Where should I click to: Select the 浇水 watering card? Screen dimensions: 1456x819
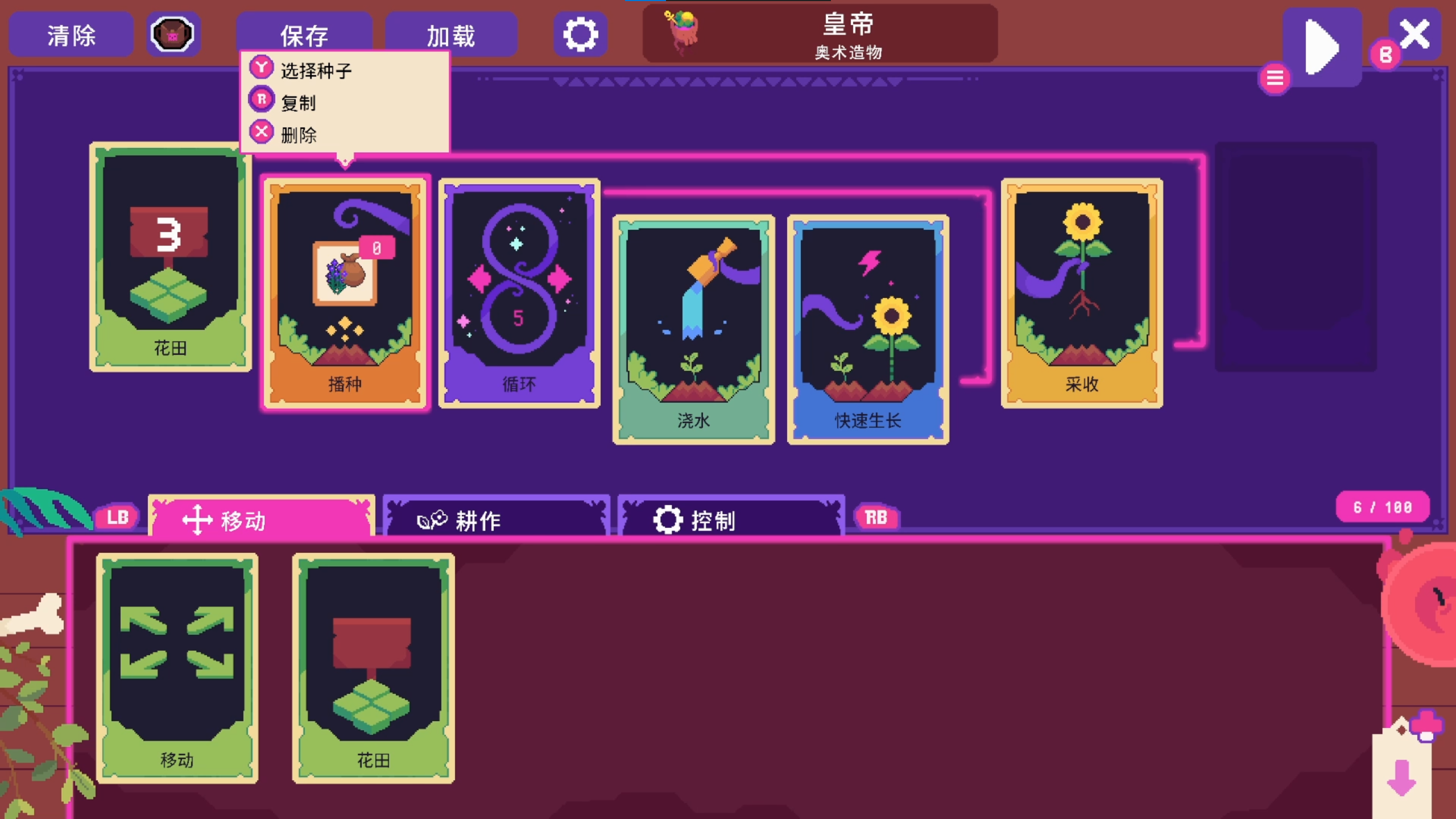click(694, 330)
